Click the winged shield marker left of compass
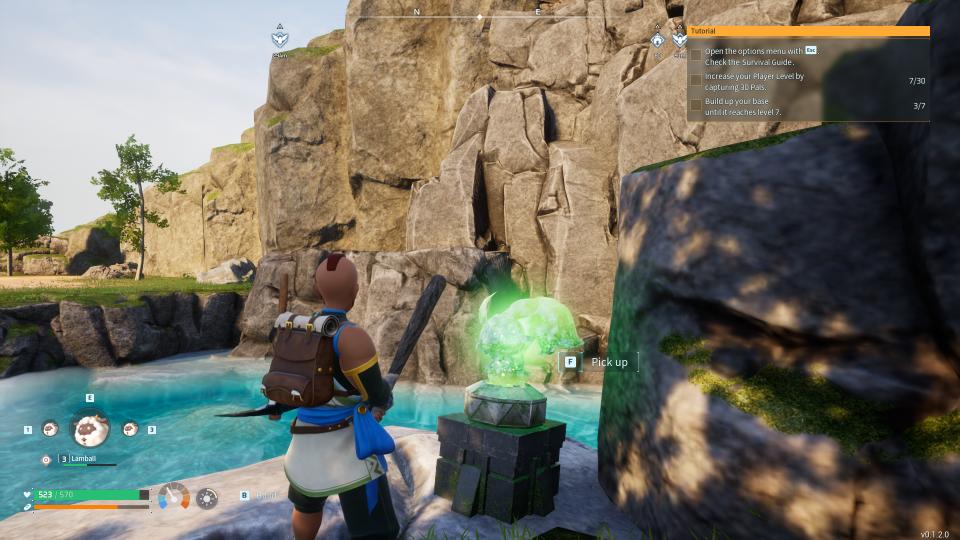 tap(280, 40)
